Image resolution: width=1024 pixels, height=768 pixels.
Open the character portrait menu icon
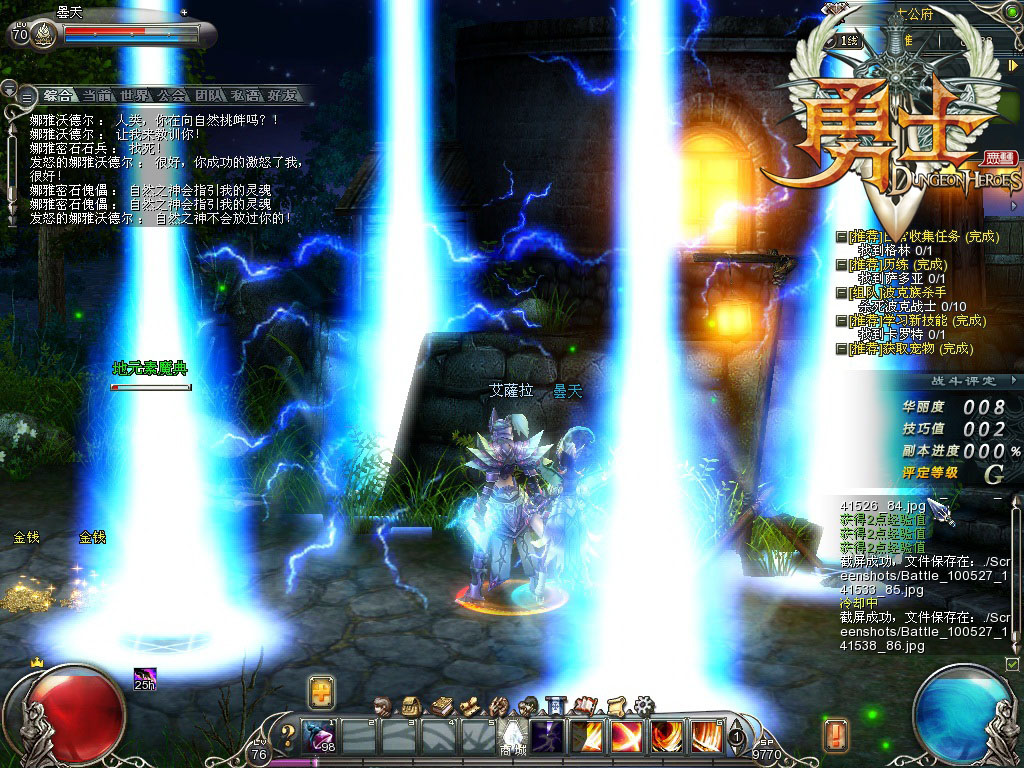pos(381,705)
